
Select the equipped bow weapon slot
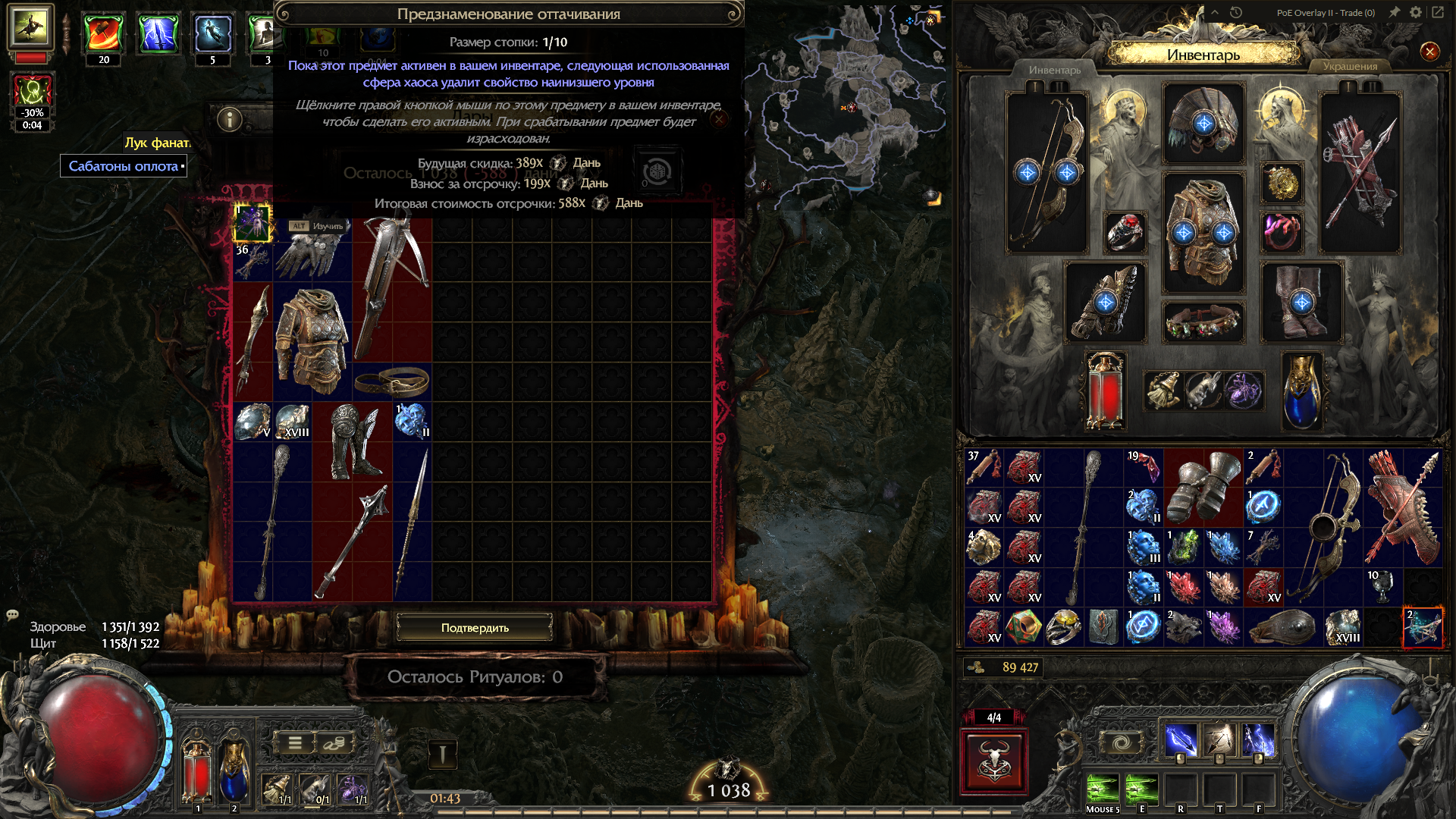(1046, 173)
